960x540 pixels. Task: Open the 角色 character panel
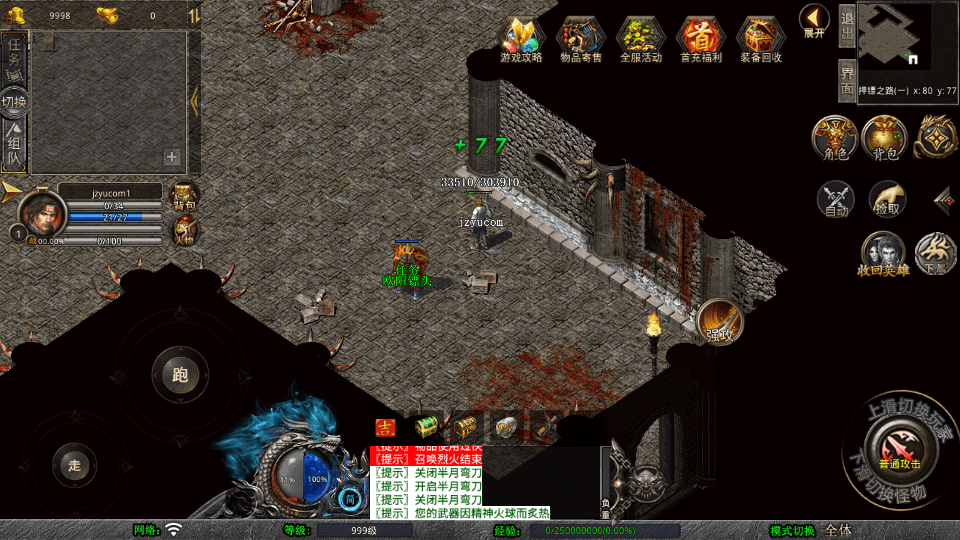pyautogui.click(x=834, y=137)
